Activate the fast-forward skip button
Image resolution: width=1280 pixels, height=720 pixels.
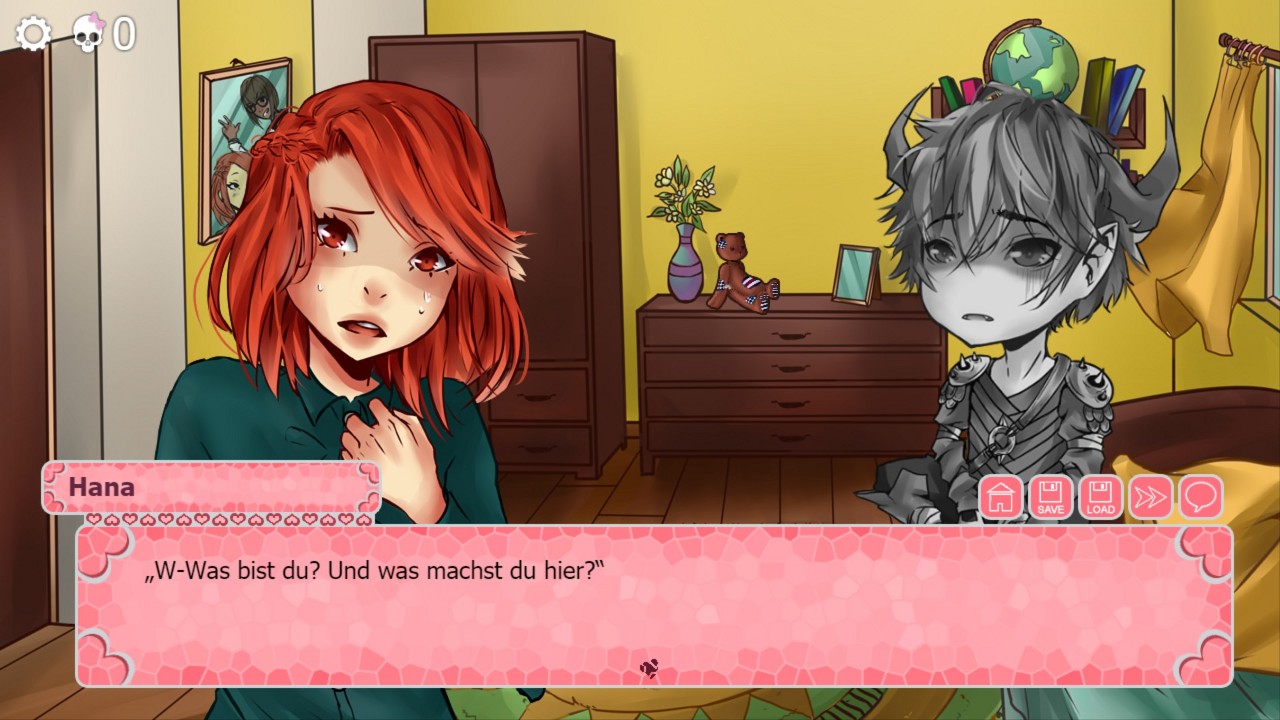[1150, 497]
